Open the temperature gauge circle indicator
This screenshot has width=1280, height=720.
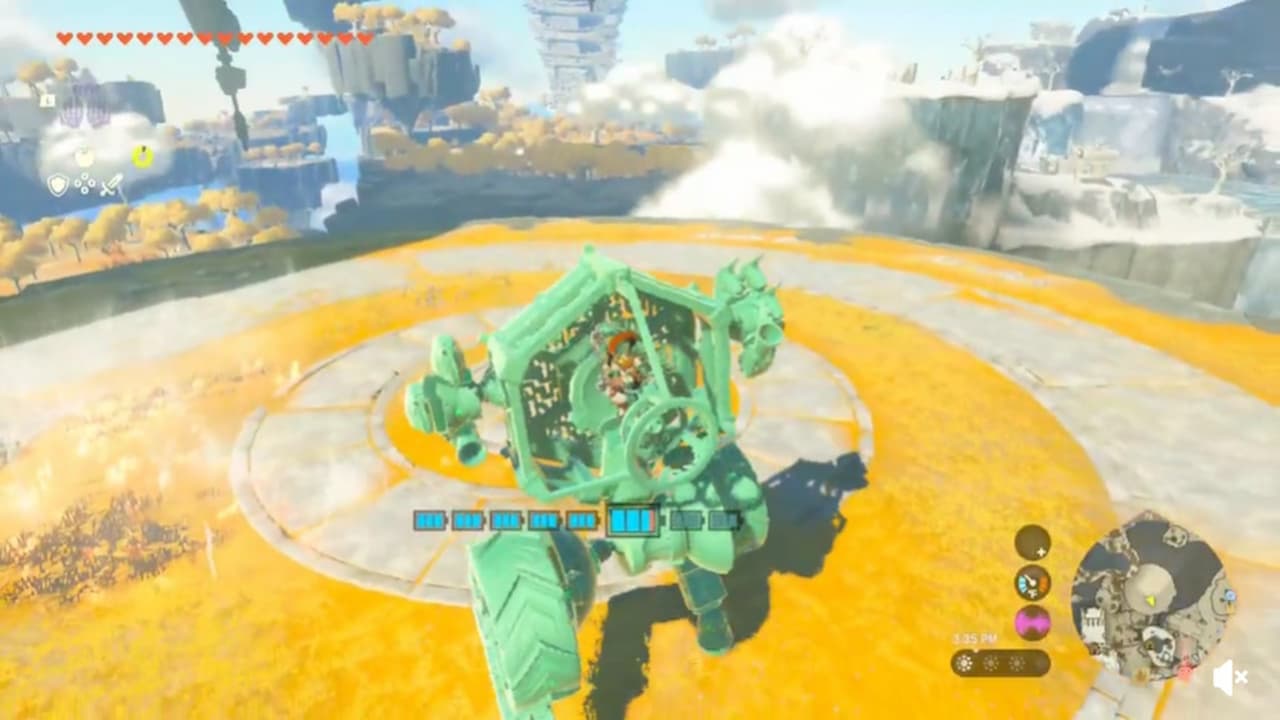pos(1033,583)
